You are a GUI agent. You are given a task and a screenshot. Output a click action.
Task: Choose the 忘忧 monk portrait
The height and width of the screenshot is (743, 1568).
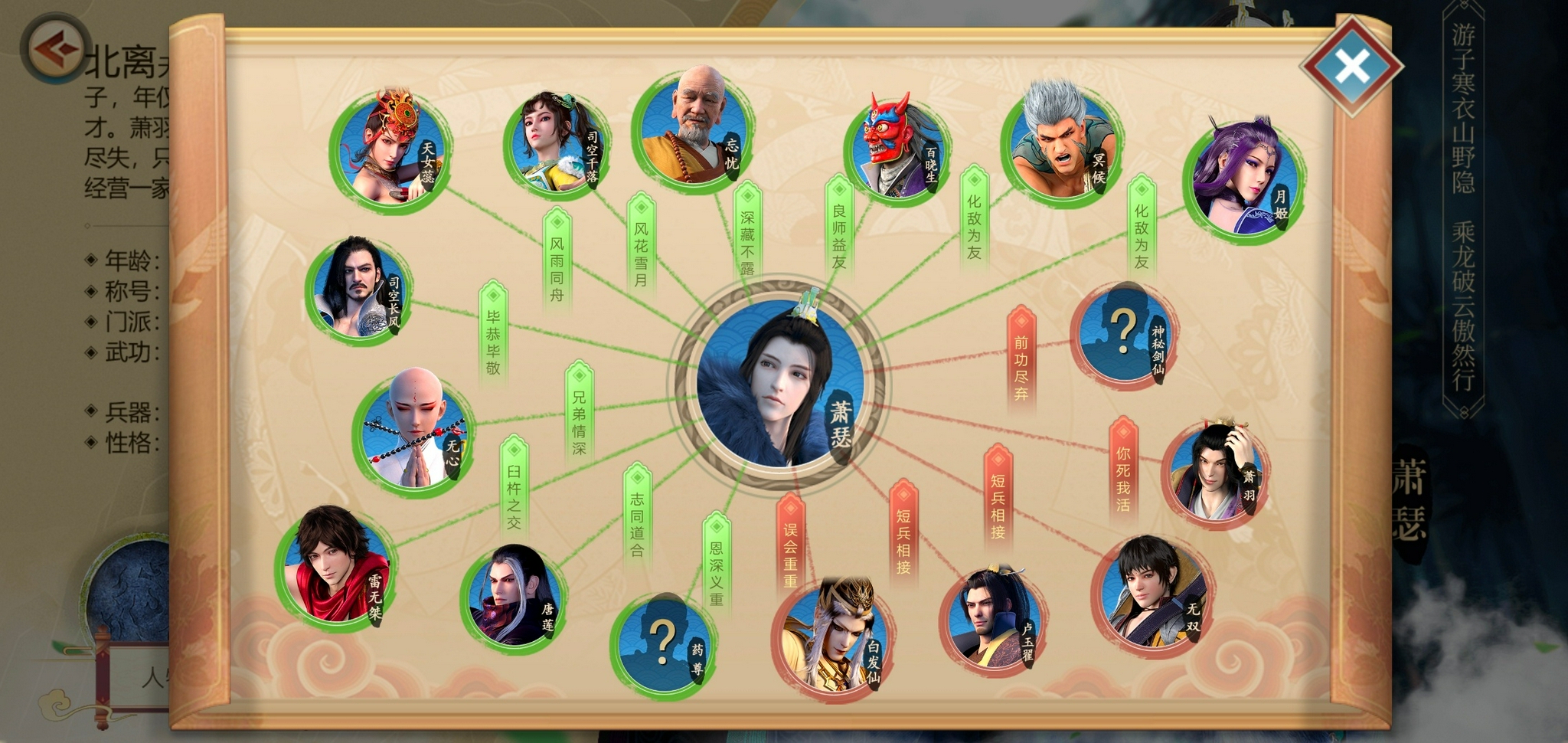tap(692, 129)
